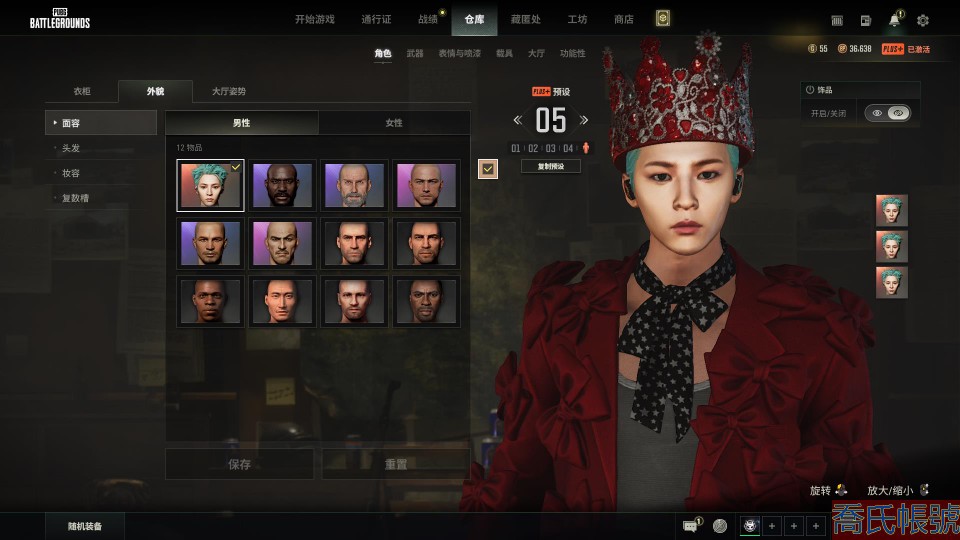
Task: Open the notifications bell icon
Action: (x=894, y=20)
